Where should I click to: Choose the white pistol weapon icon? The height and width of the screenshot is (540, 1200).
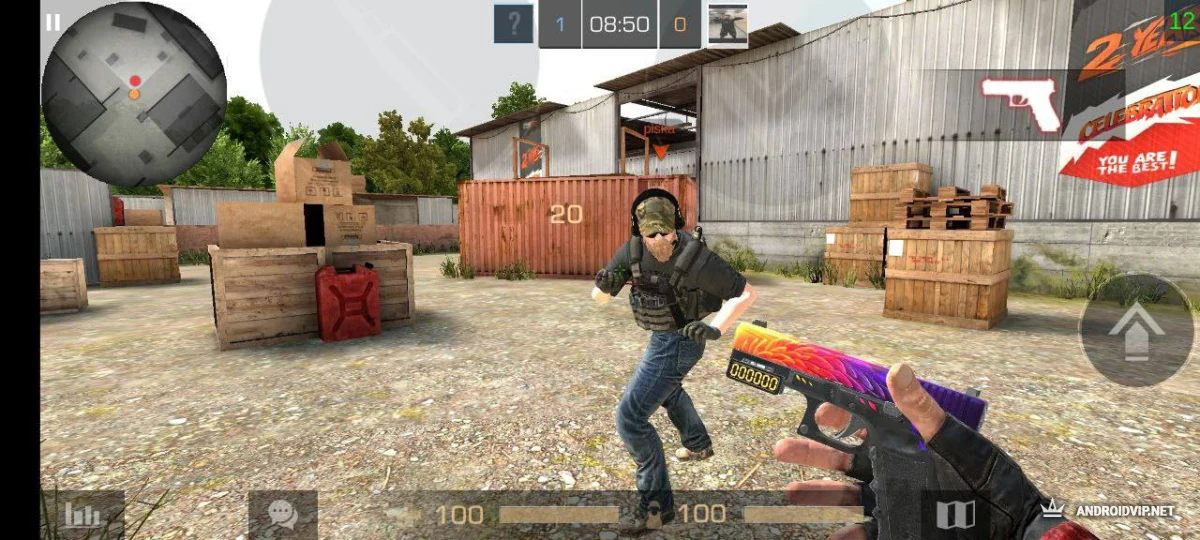(x=1020, y=101)
